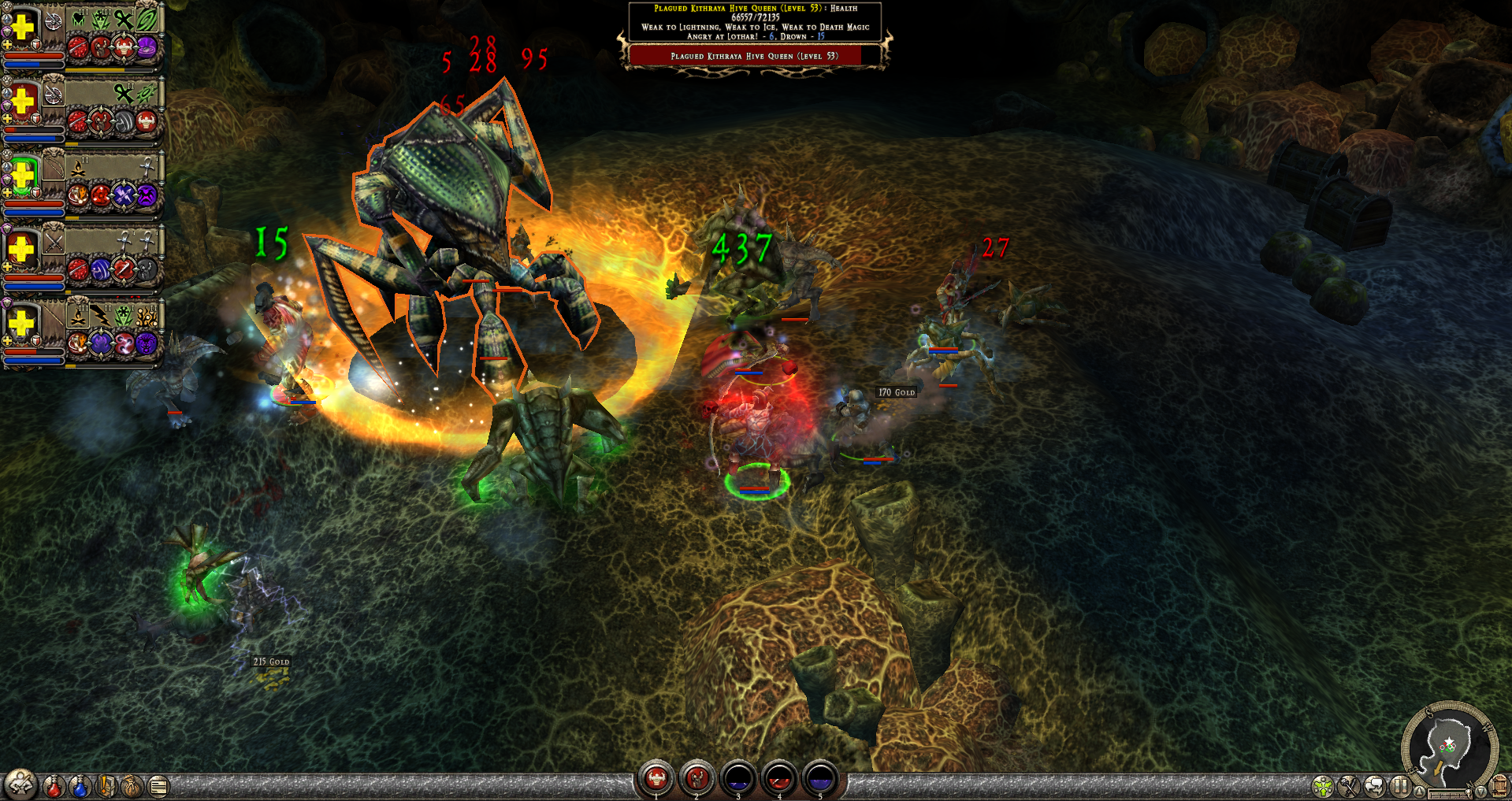The height and width of the screenshot is (801, 1512).
Task: Use the blue mana potion button
Action: point(80,786)
